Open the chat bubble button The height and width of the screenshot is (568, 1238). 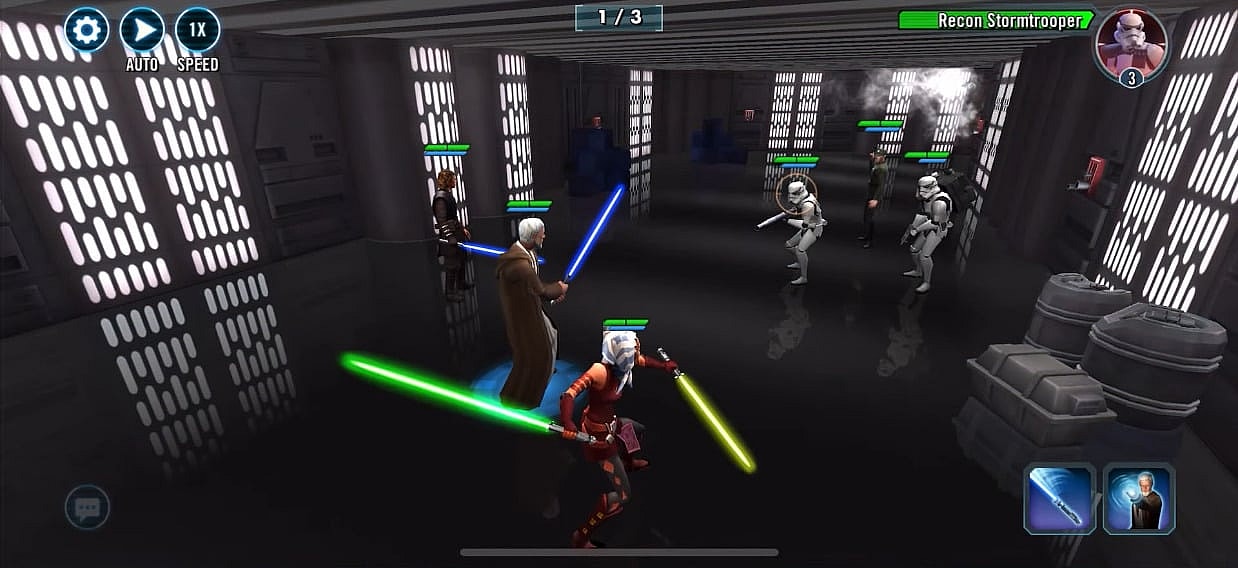click(x=87, y=508)
